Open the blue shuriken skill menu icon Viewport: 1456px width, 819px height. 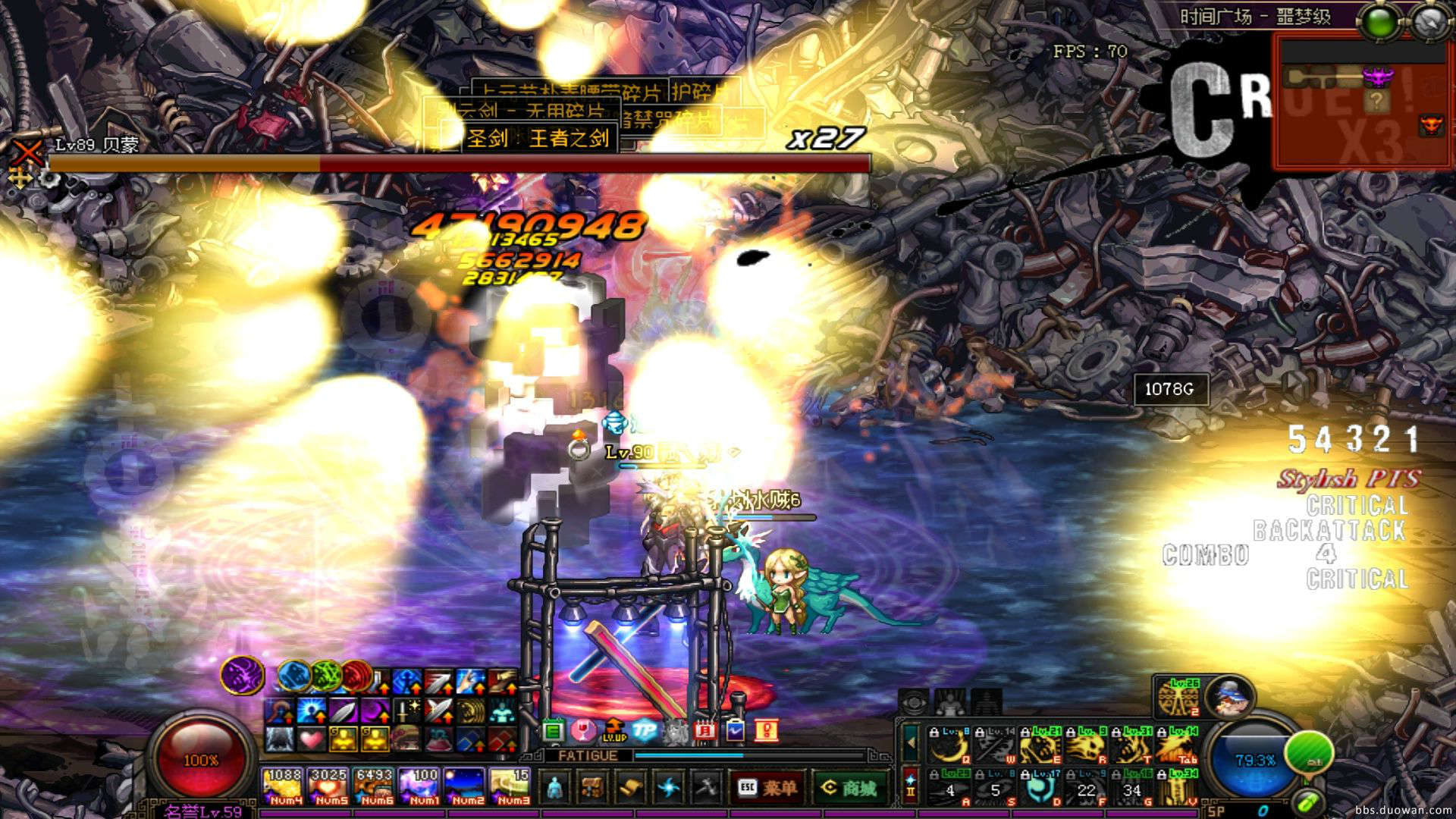(668, 788)
